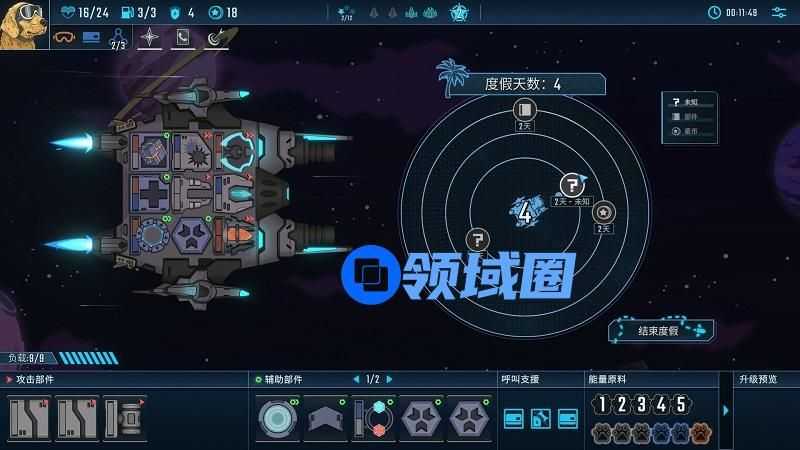Viewport: 800px width, 450px height.
Task: Select the unknown question-mark node labeled 2天·未知
Action: 571,184
